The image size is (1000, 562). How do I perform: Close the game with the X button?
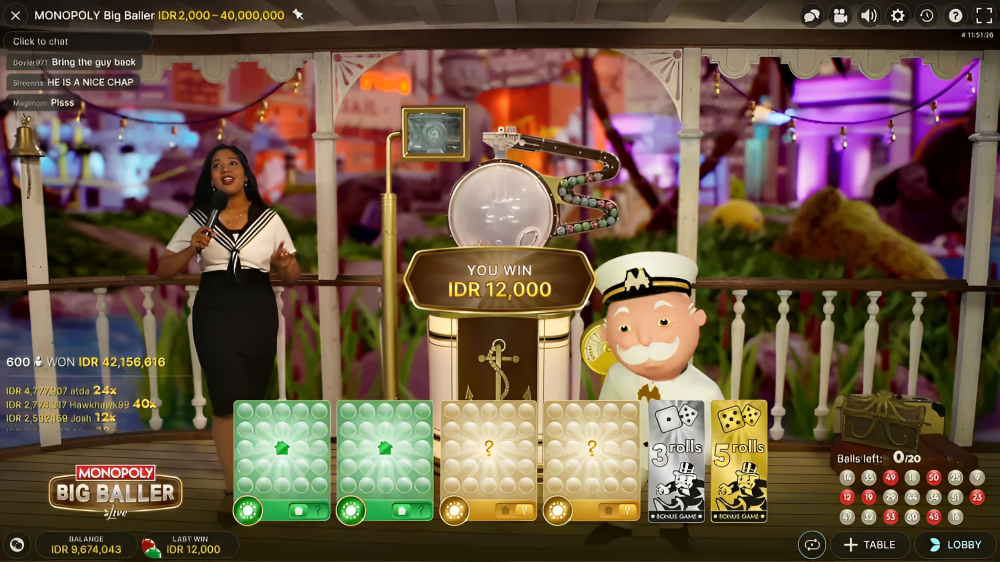coord(15,15)
